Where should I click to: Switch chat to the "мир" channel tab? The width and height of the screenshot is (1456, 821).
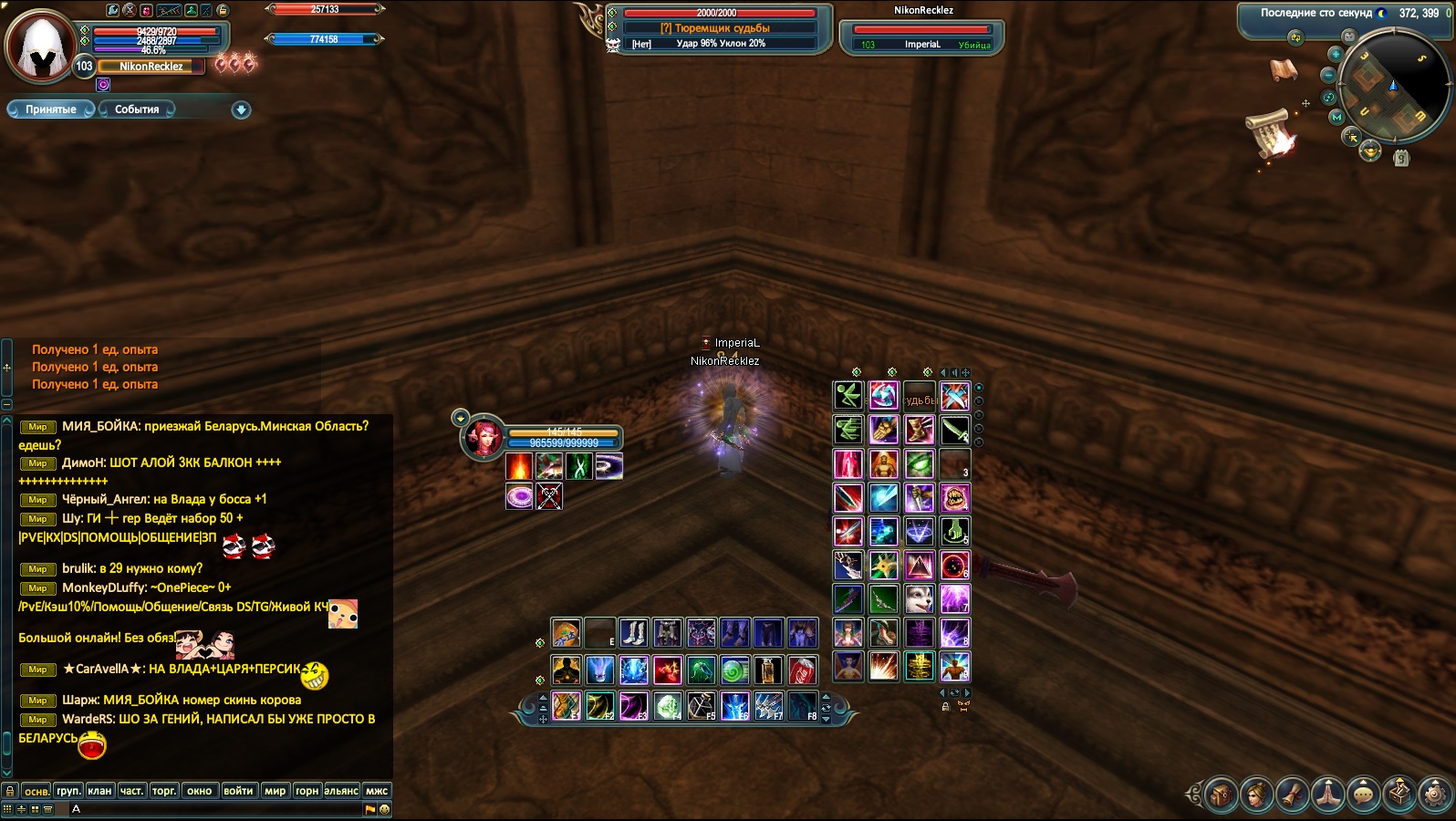click(275, 791)
